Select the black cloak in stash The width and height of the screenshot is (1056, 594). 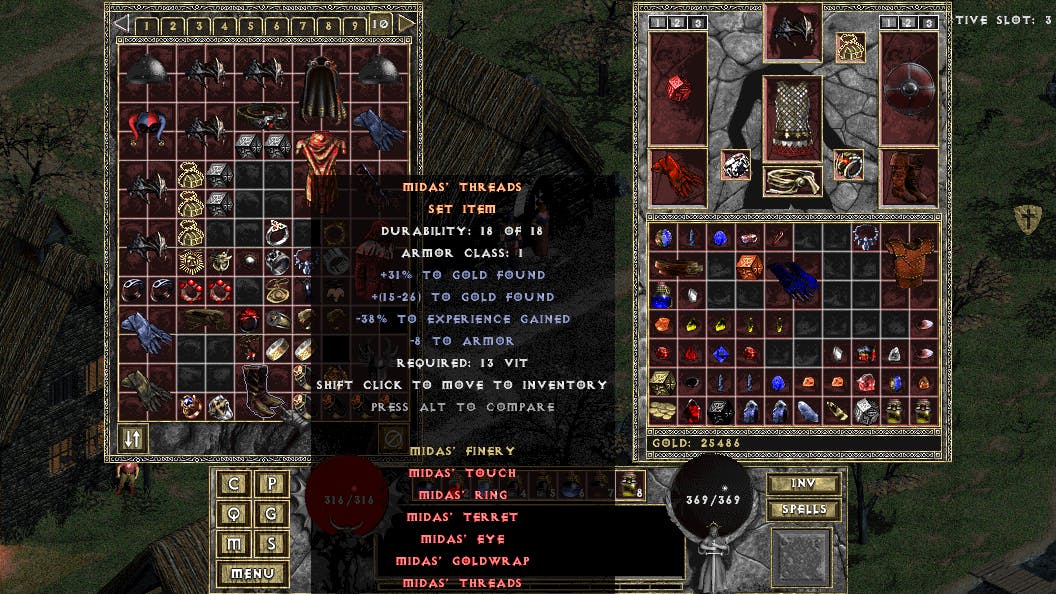point(320,90)
